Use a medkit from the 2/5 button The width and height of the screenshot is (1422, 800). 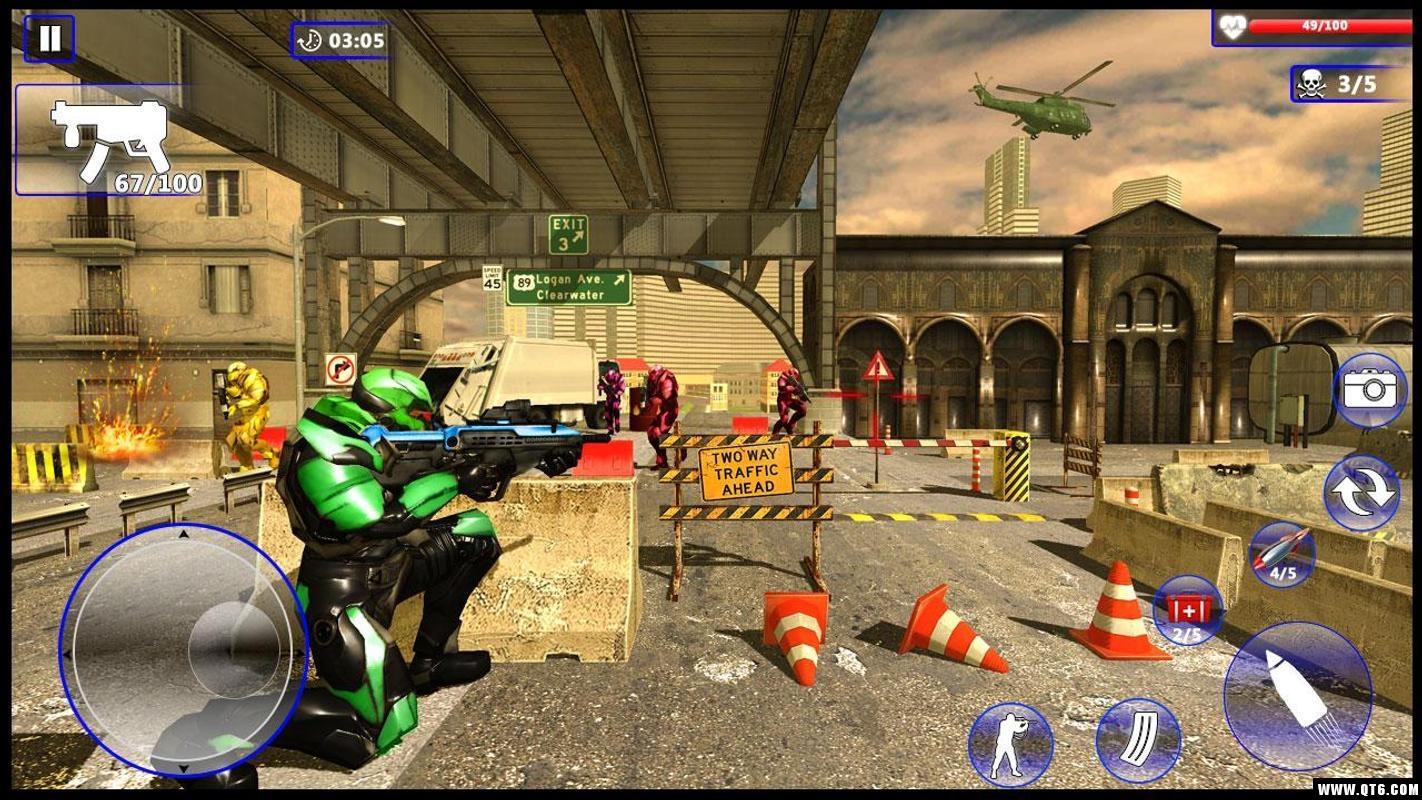pyautogui.click(x=1187, y=609)
